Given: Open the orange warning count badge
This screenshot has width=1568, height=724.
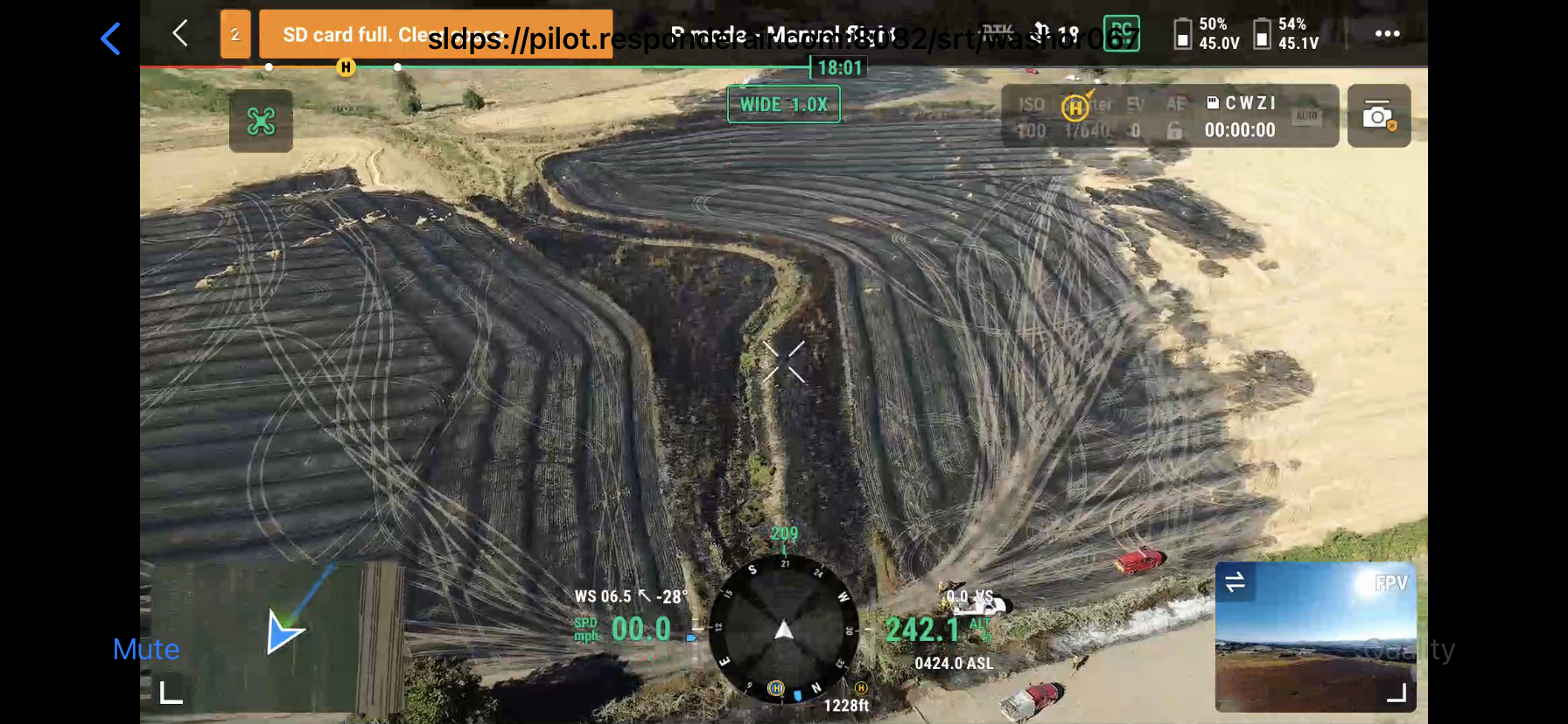Looking at the screenshot, I should (235, 35).
